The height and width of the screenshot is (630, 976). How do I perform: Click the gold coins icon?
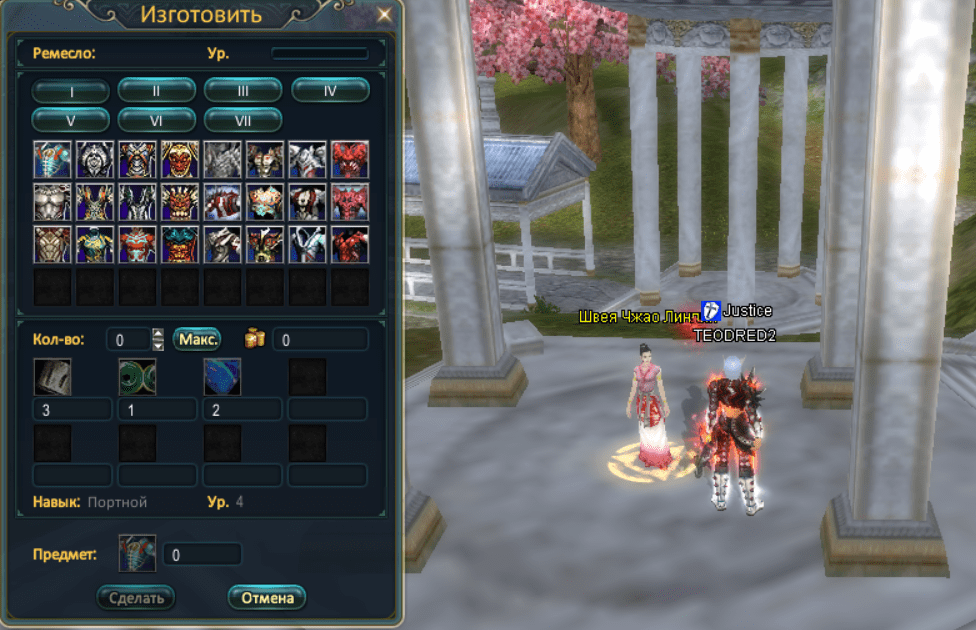click(254, 339)
